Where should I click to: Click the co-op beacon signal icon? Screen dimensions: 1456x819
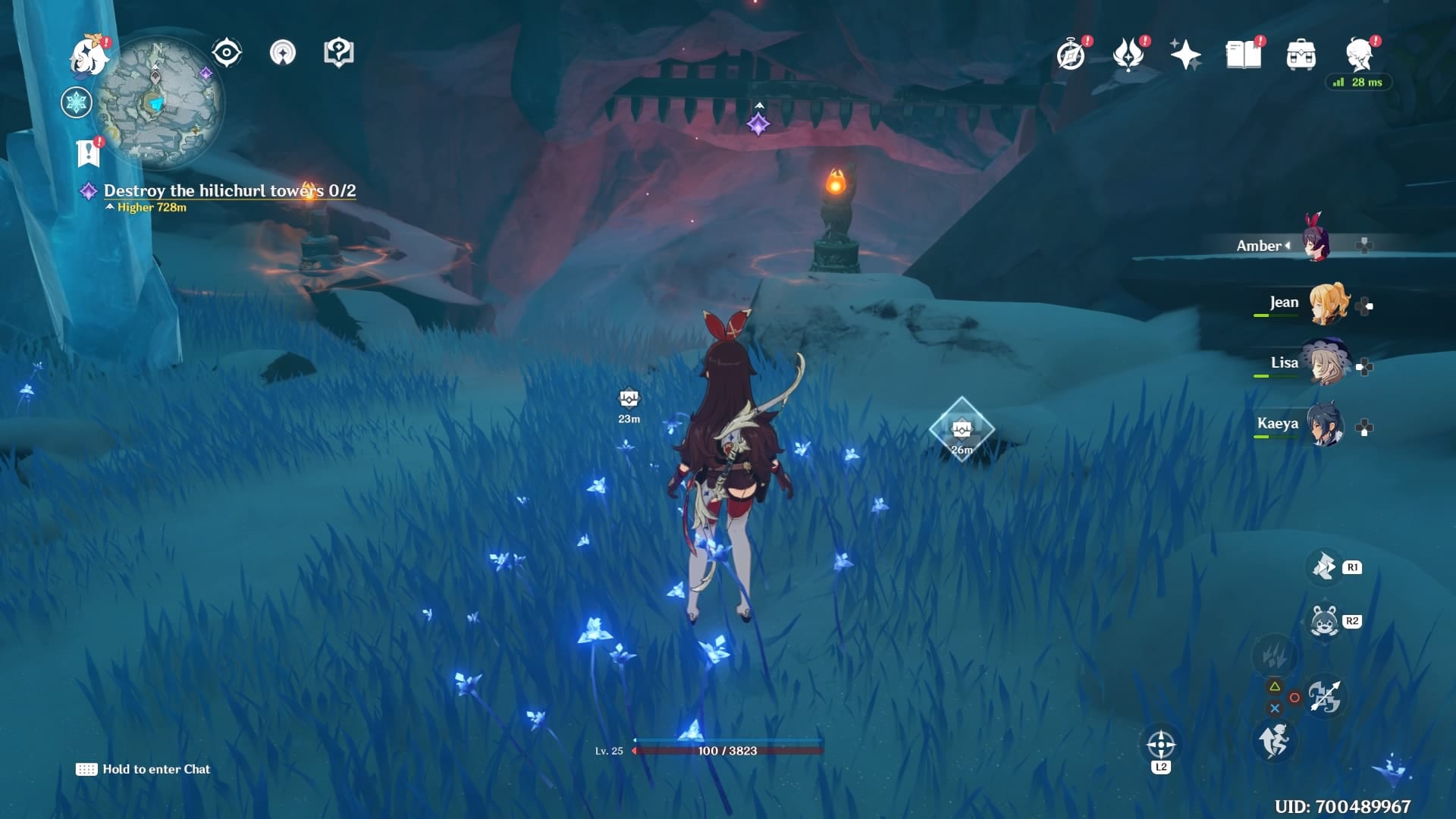pos(283,53)
